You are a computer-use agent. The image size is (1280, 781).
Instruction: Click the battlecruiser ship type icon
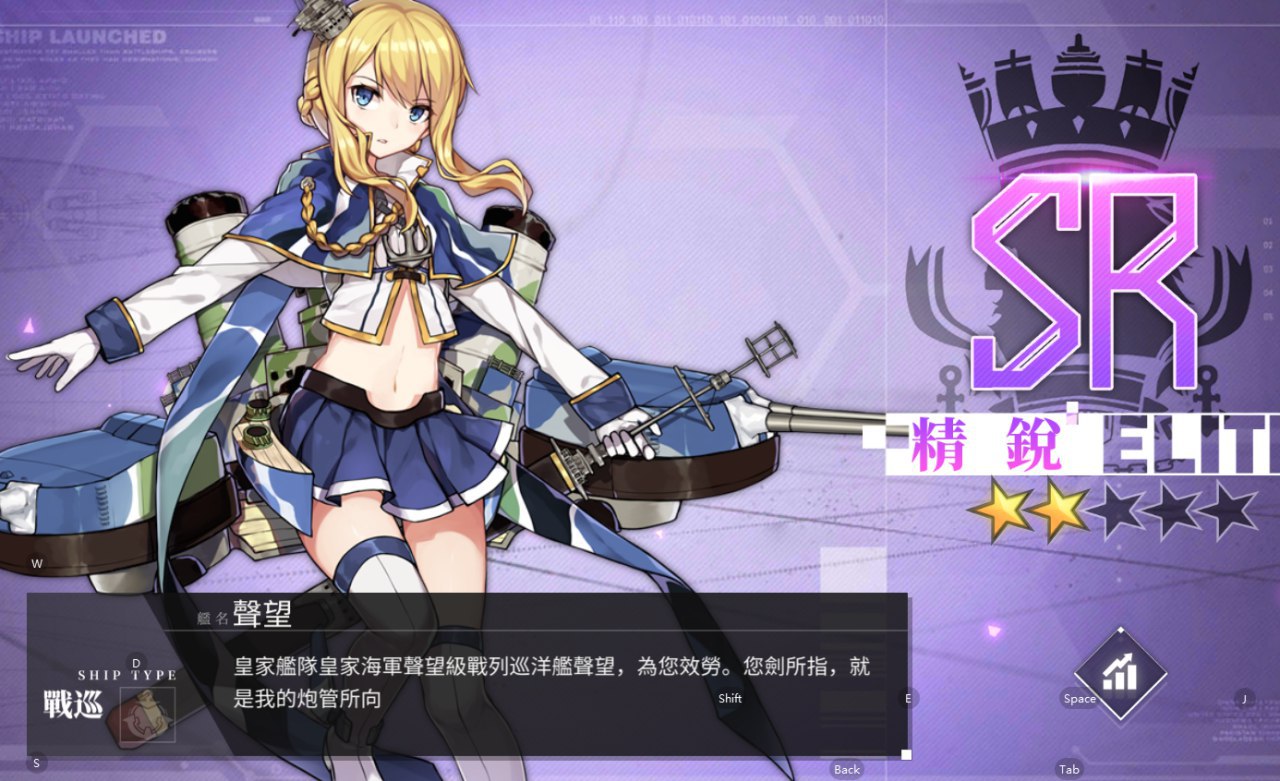click(x=147, y=714)
